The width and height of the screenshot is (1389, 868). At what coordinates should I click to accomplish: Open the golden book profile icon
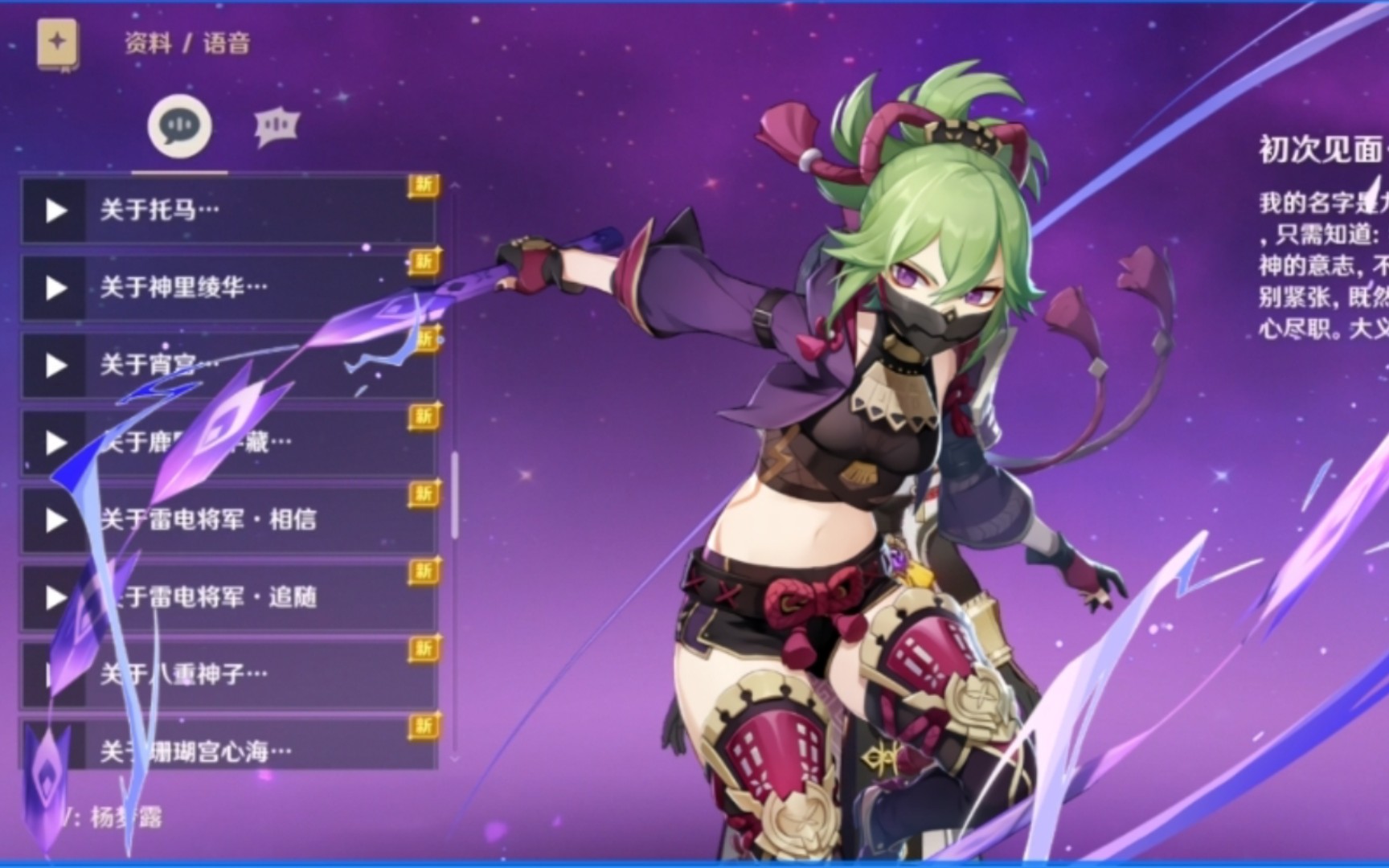57,43
